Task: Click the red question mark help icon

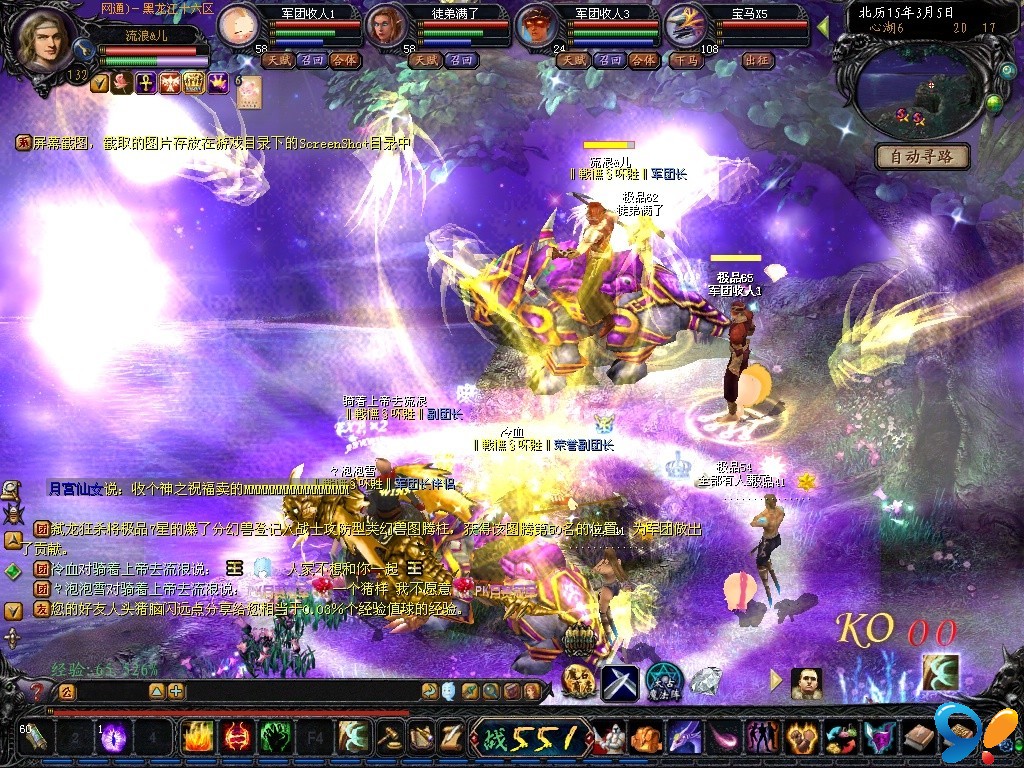Action: 37,690
